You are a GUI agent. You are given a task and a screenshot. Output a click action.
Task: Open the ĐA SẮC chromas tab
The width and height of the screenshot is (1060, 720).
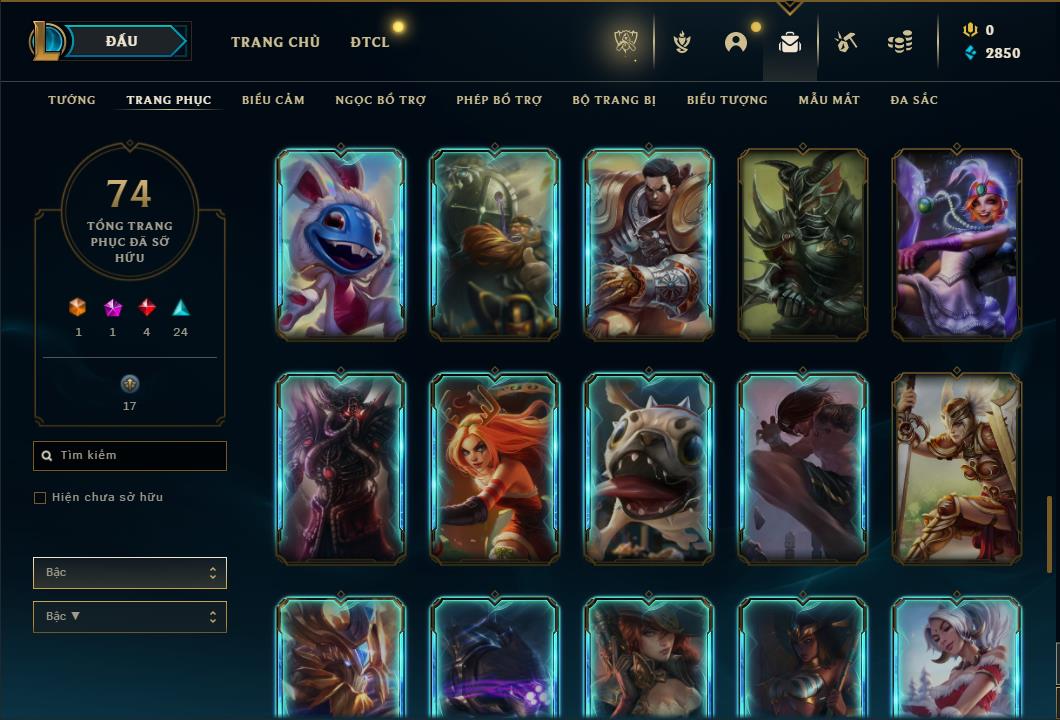[x=914, y=100]
